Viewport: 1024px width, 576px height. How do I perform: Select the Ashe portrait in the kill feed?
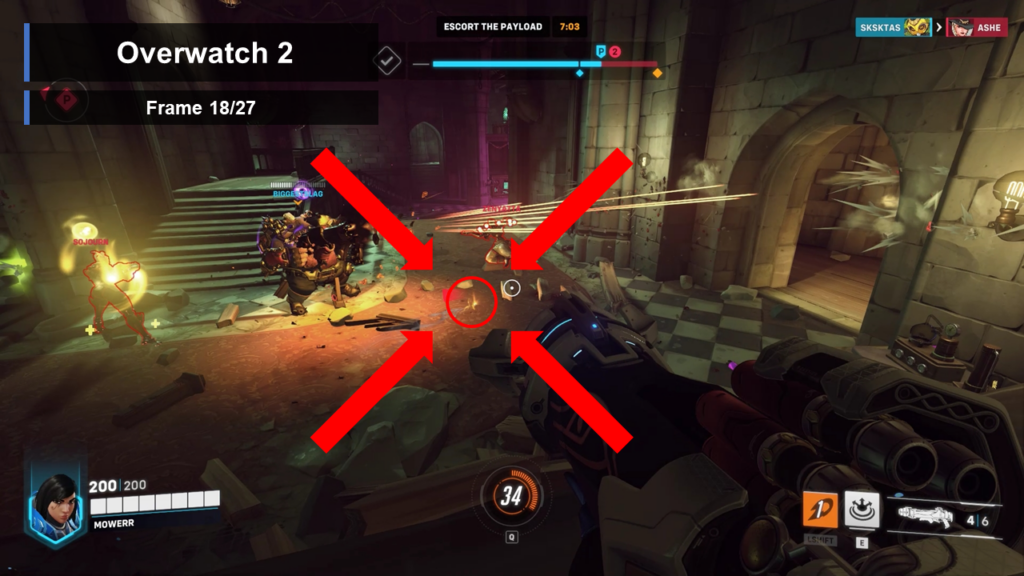click(961, 27)
